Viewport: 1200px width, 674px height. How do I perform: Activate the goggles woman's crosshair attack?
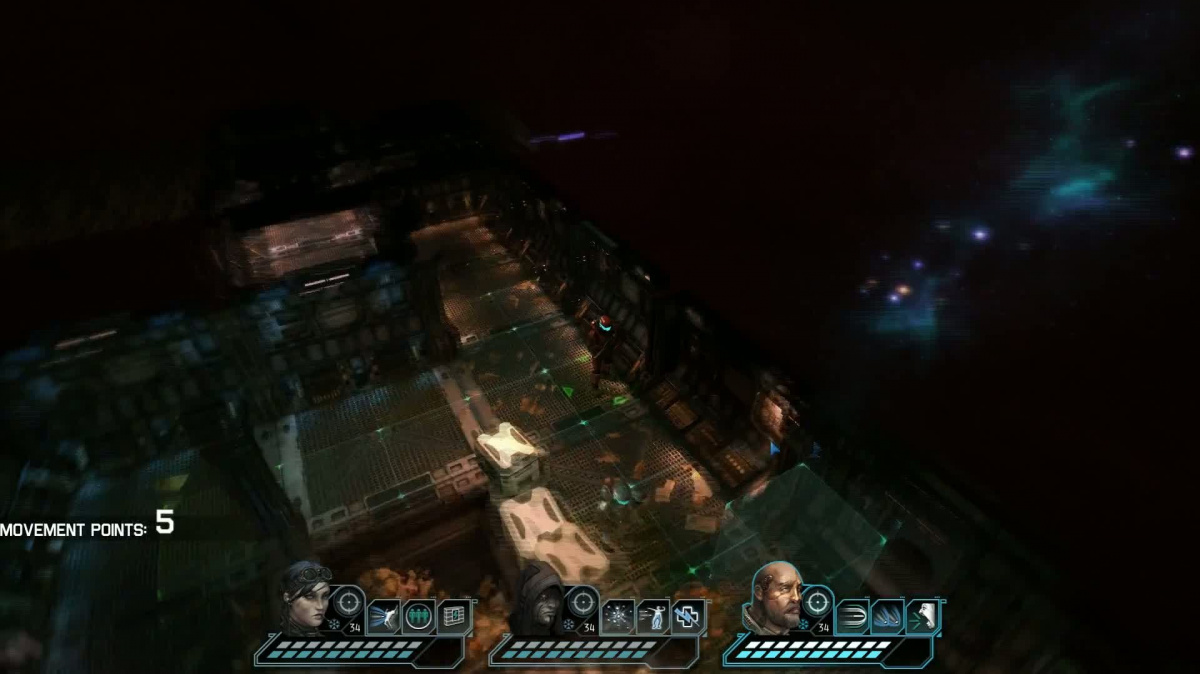click(x=348, y=602)
